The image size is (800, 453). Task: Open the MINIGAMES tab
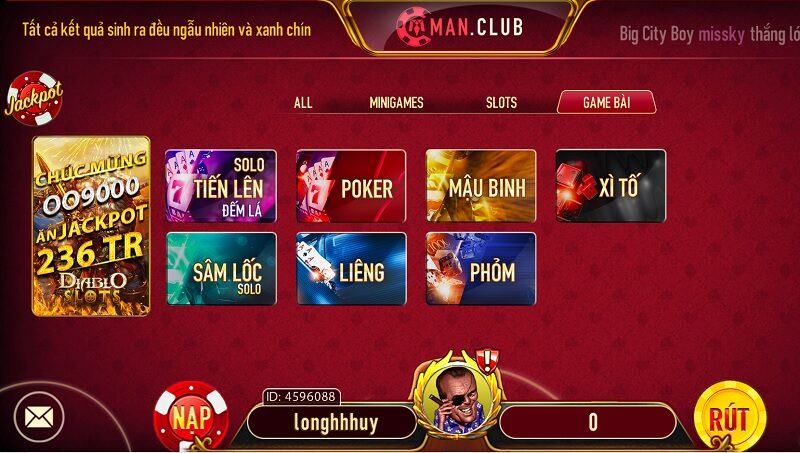pyautogui.click(x=396, y=102)
